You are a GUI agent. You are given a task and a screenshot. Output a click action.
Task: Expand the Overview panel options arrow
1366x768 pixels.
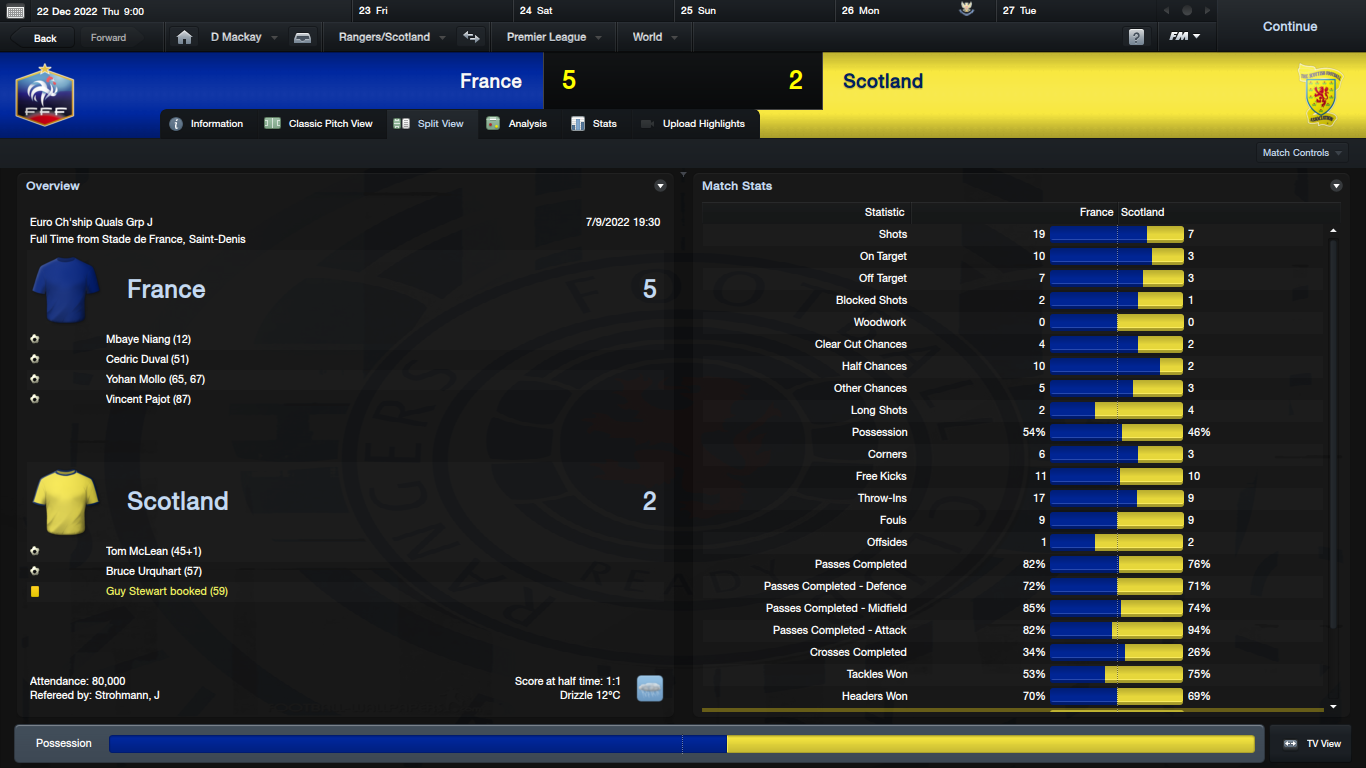tap(660, 186)
